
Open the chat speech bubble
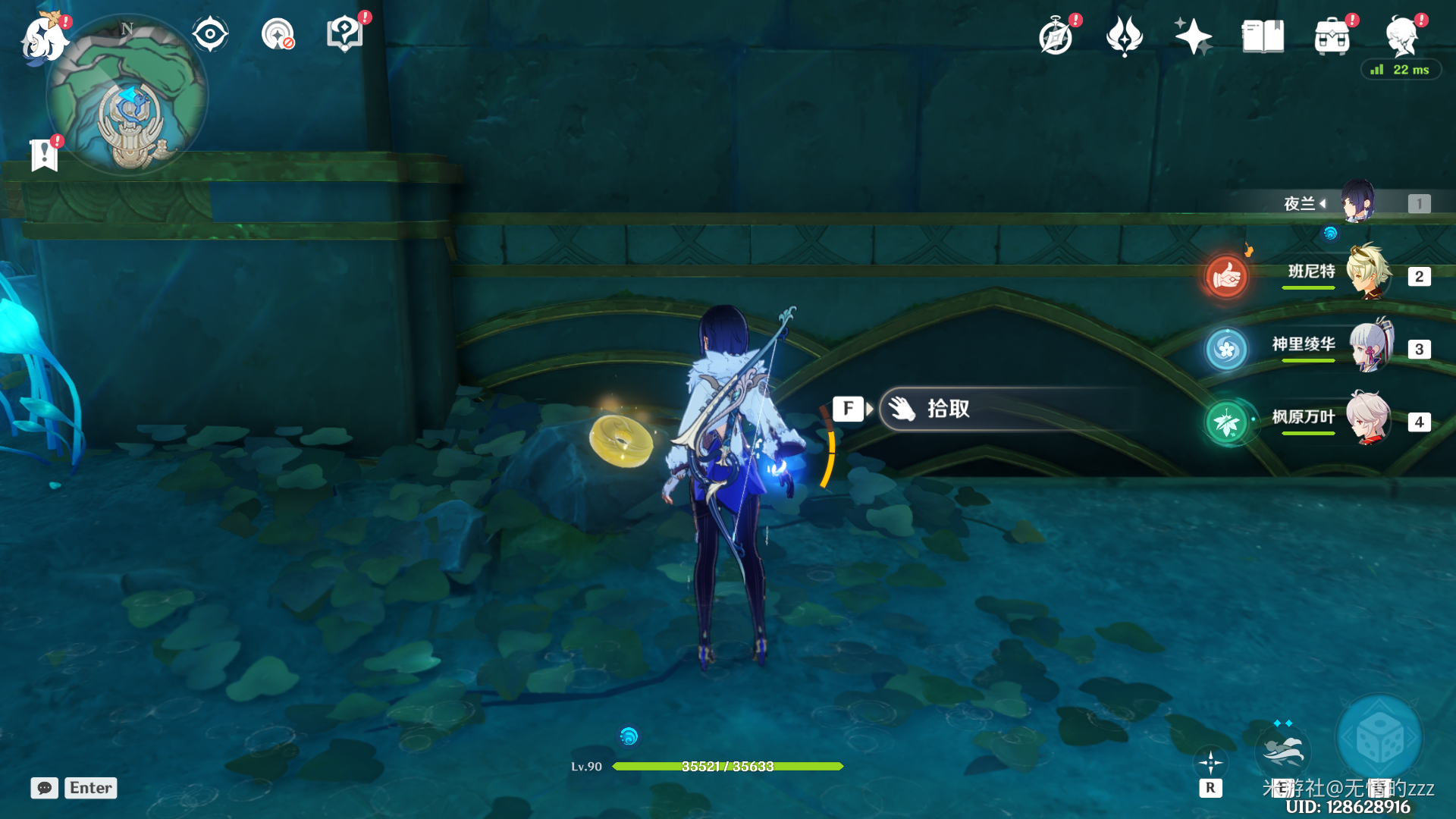point(45,788)
